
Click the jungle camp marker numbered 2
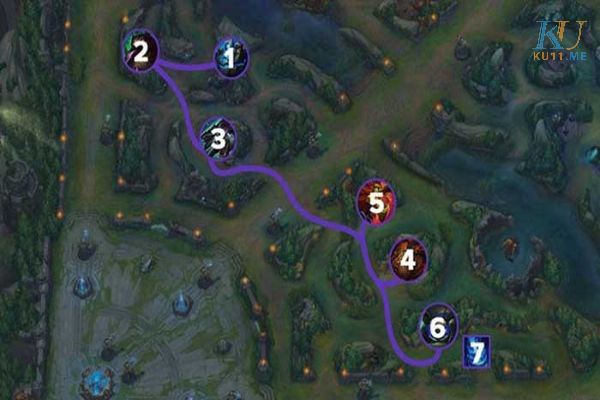tap(141, 51)
